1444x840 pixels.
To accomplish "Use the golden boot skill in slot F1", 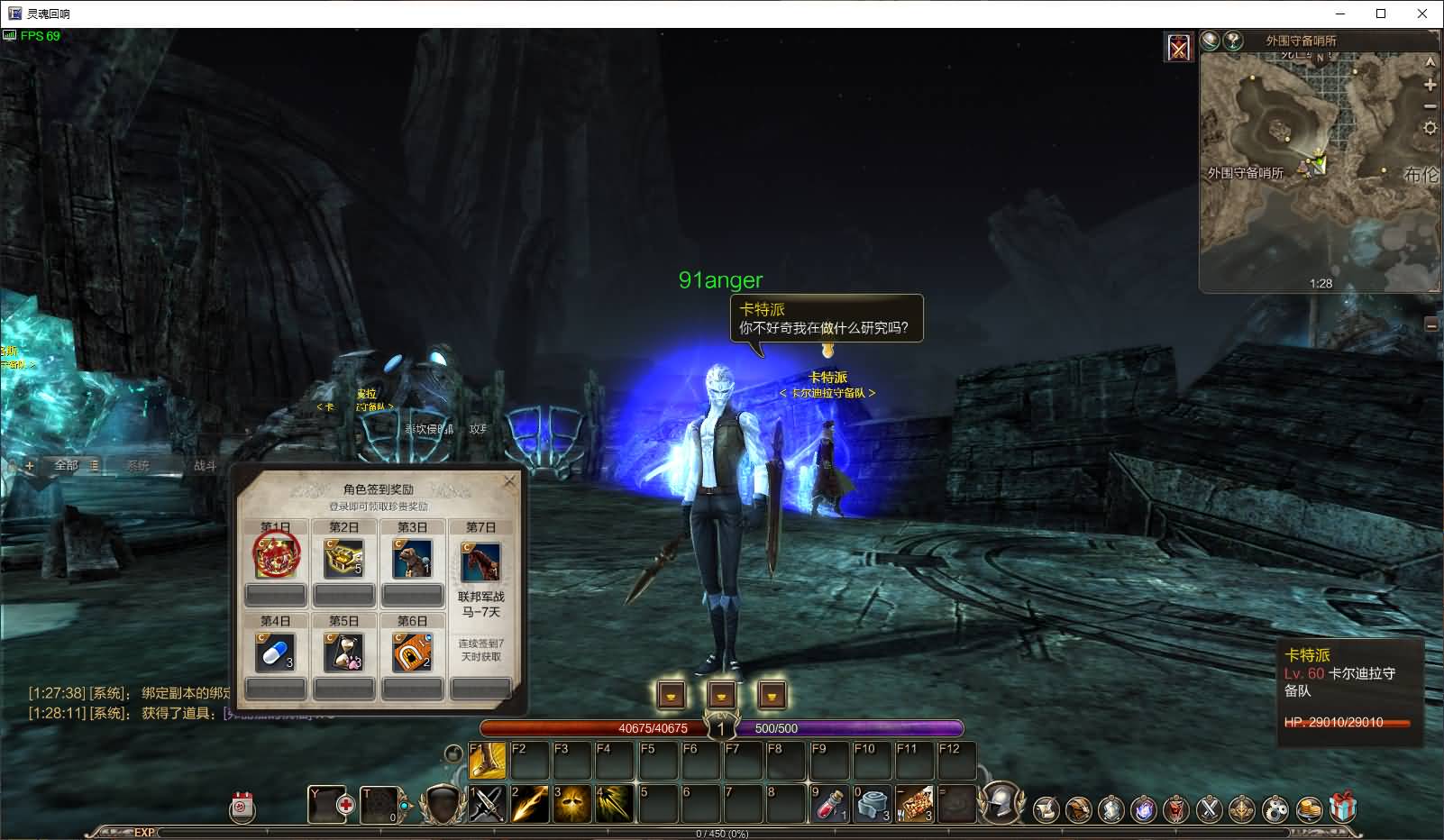I will (488, 762).
